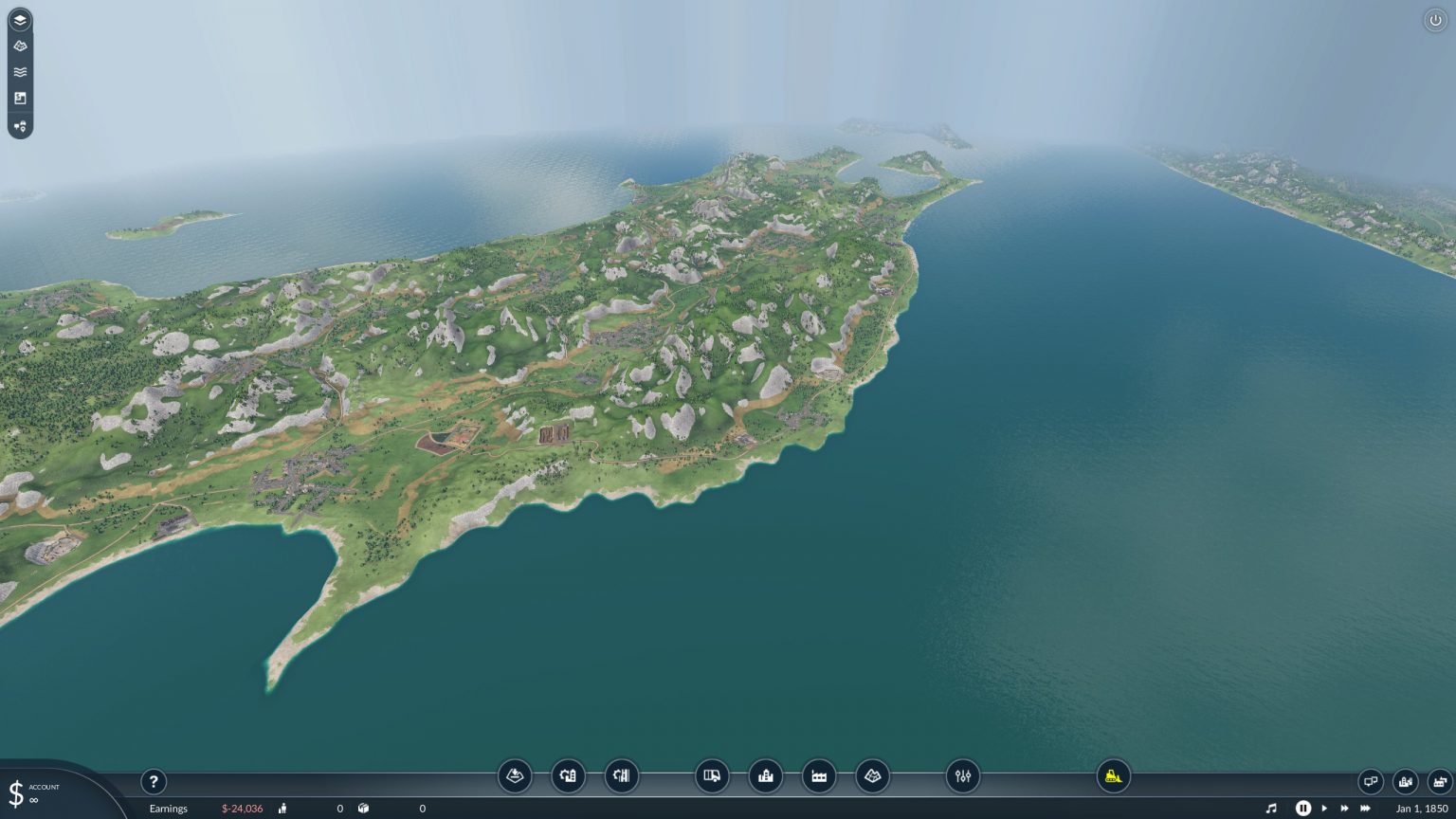The image size is (1456, 819).
Task: Open the vehicle depot menu
Action: tap(712, 775)
